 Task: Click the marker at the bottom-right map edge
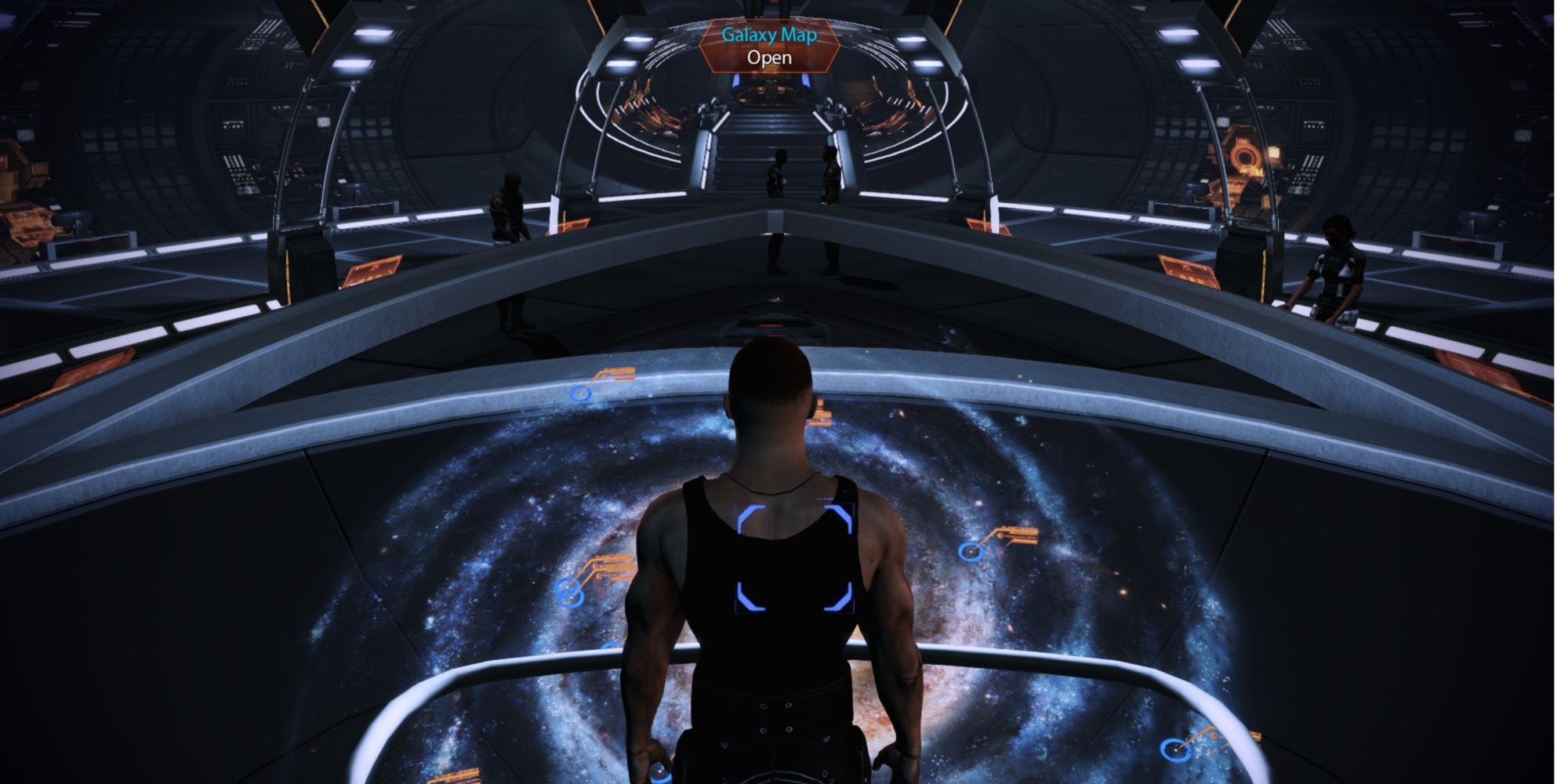tap(1175, 748)
